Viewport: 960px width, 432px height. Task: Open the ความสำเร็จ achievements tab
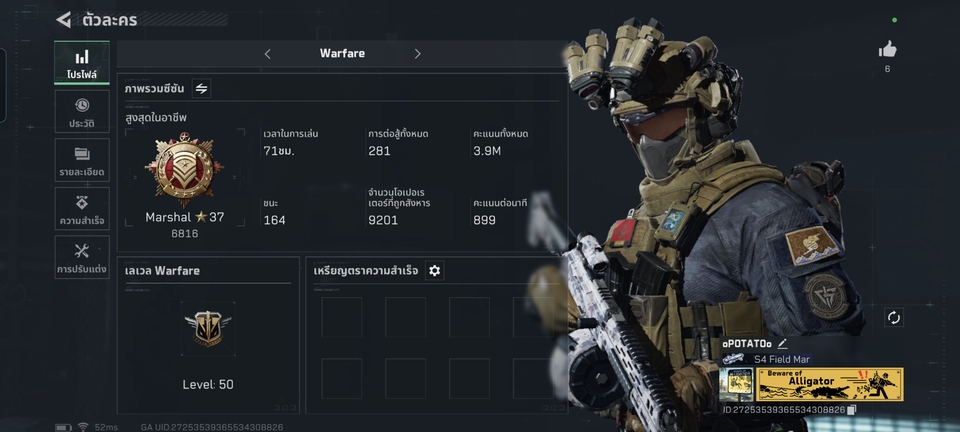tap(82, 209)
